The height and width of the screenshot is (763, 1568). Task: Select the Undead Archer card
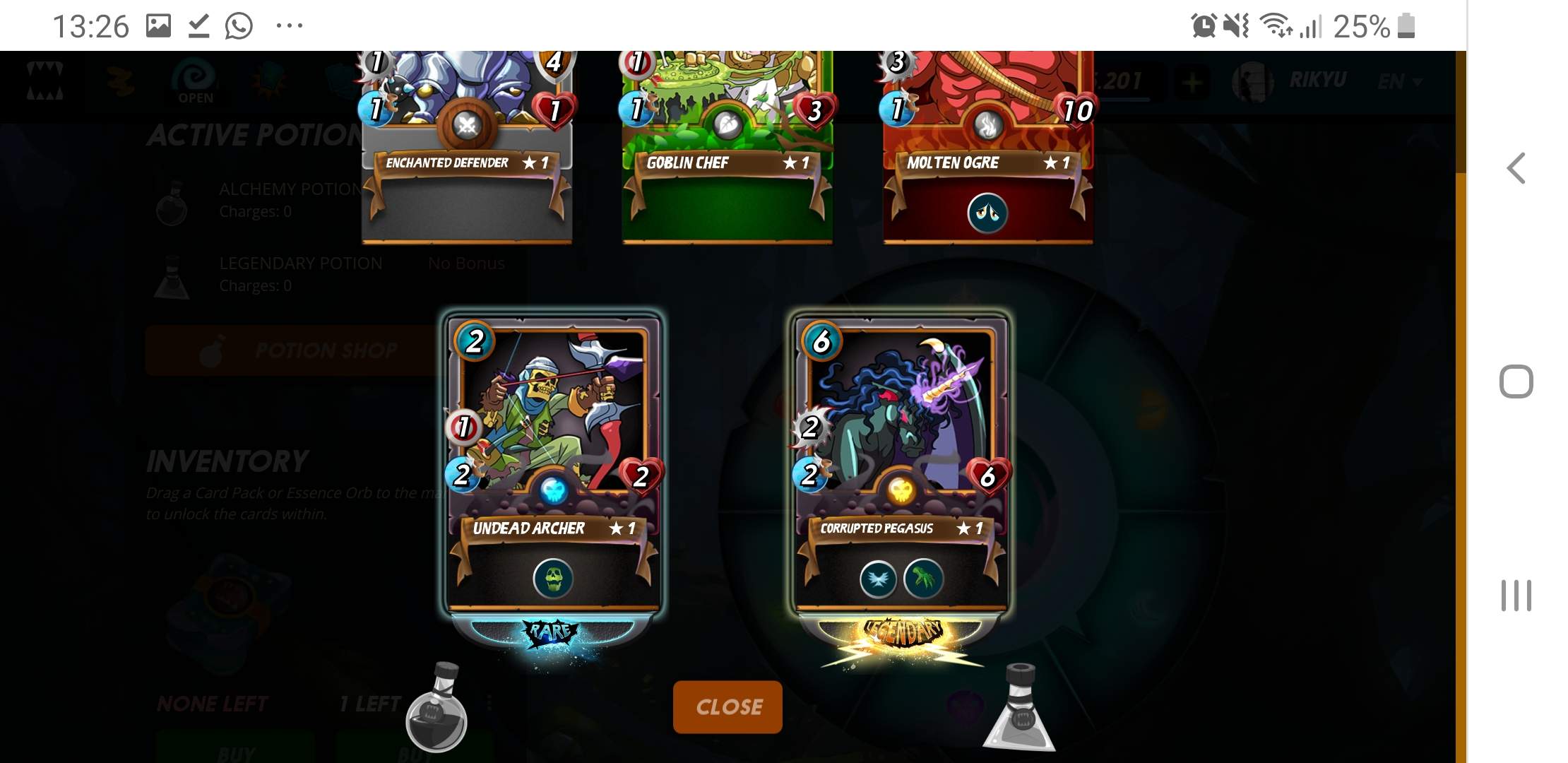click(x=552, y=424)
